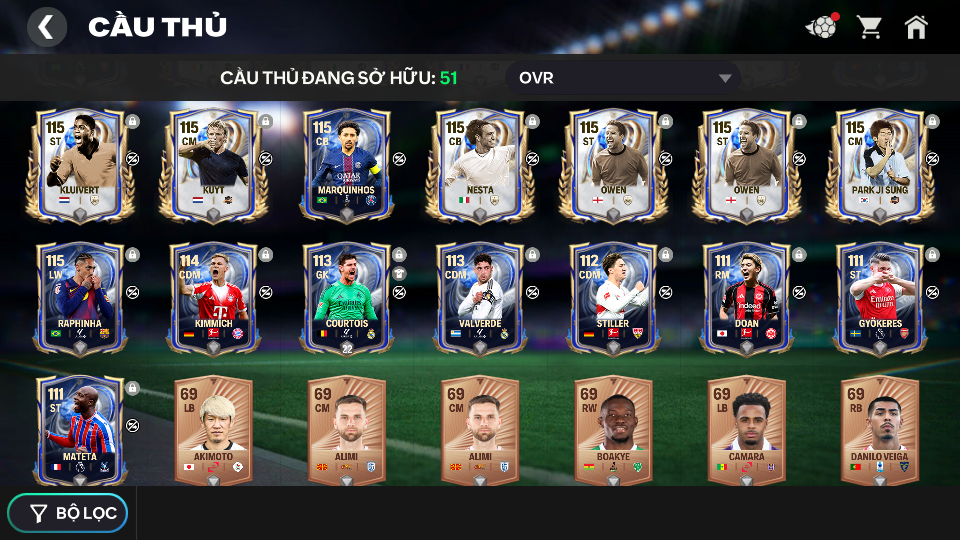The image size is (960, 540).
Task: Choose the Stiller 112 CDM card
Action: (x=612, y=297)
